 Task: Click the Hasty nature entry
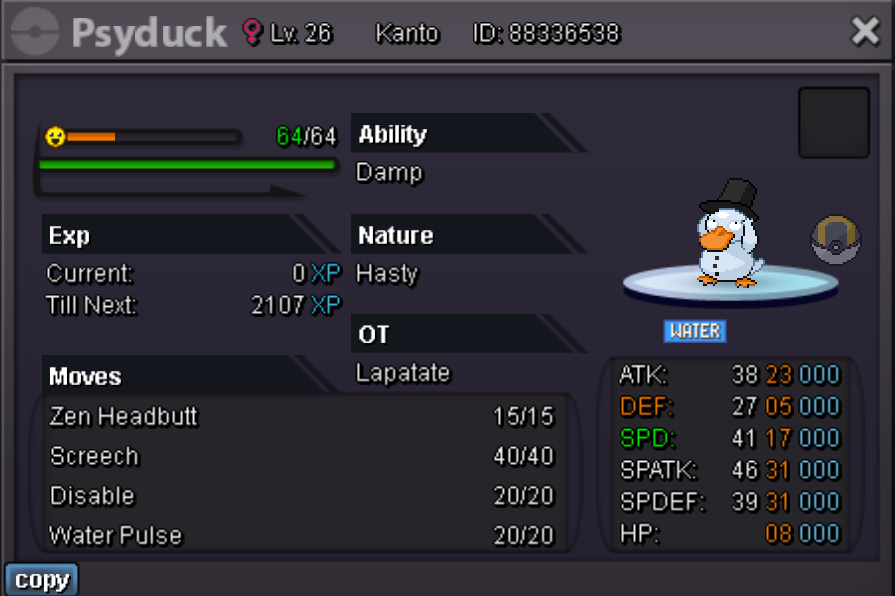[388, 273]
